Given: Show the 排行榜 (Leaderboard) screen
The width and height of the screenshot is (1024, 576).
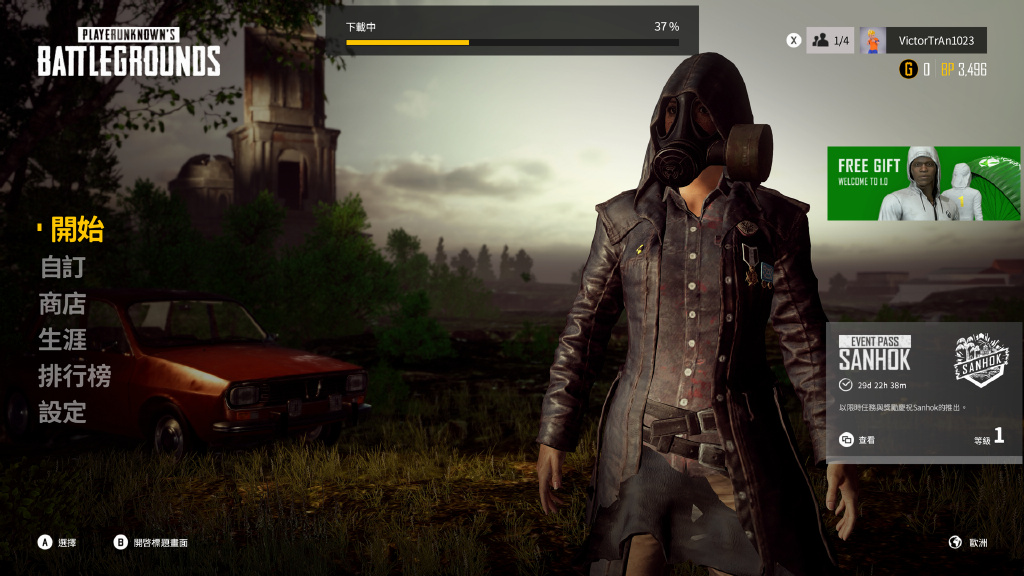Looking at the screenshot, I should (75, 376).
